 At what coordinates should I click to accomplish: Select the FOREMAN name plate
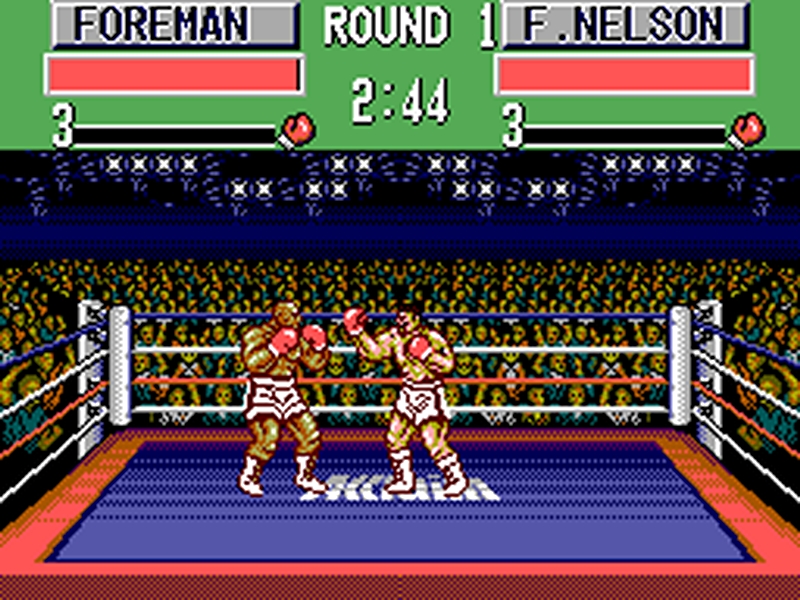point(174,25)
